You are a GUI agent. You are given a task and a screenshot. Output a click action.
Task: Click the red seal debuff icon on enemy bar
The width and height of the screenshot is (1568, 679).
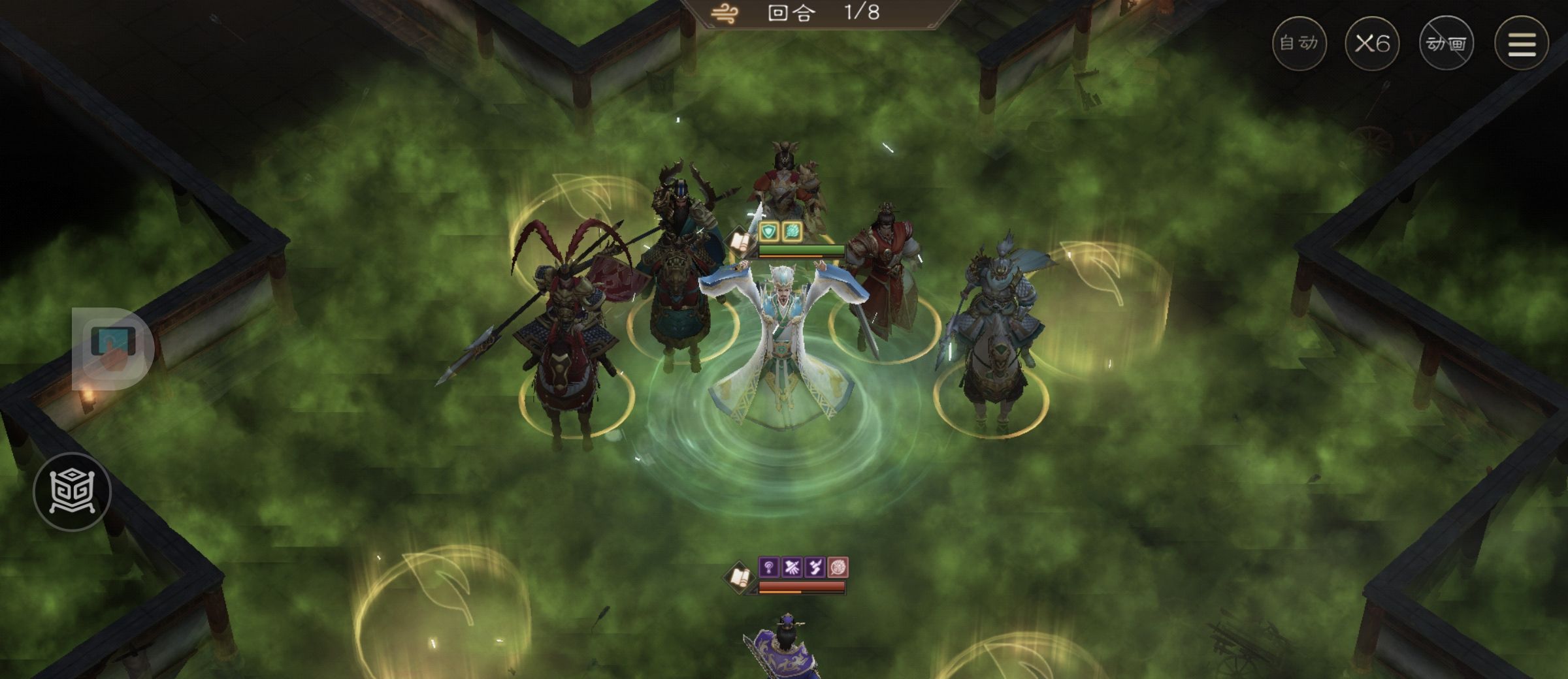tap(838, 567)
